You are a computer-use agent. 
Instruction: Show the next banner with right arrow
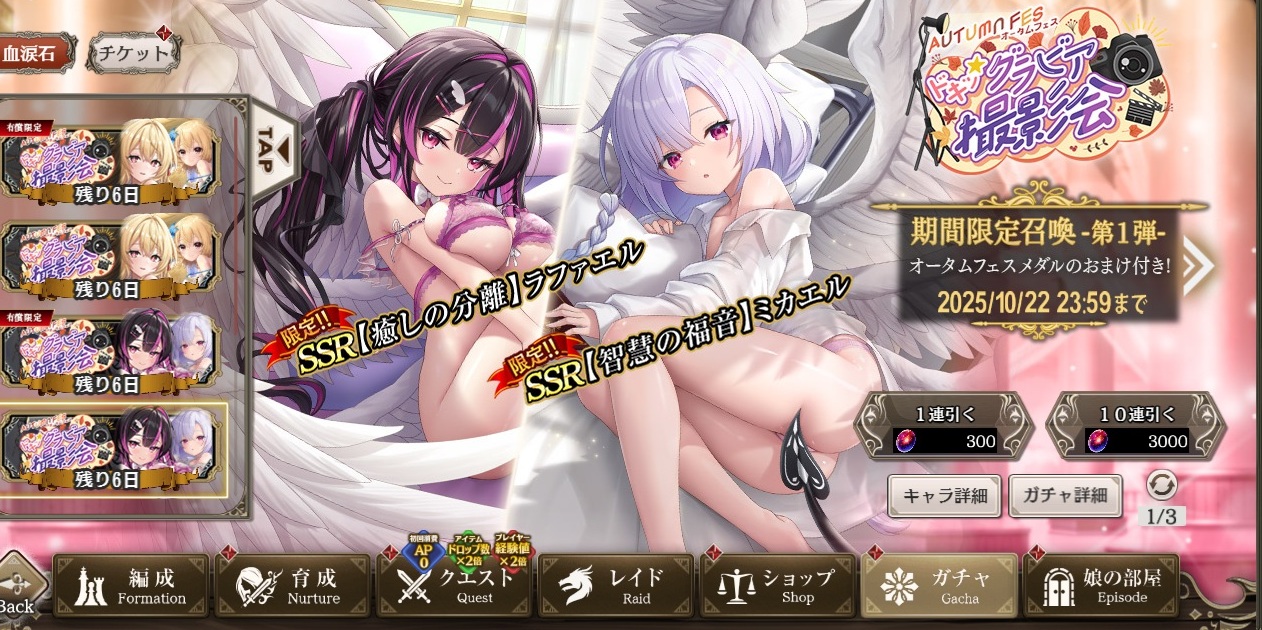coord(1197,264)
